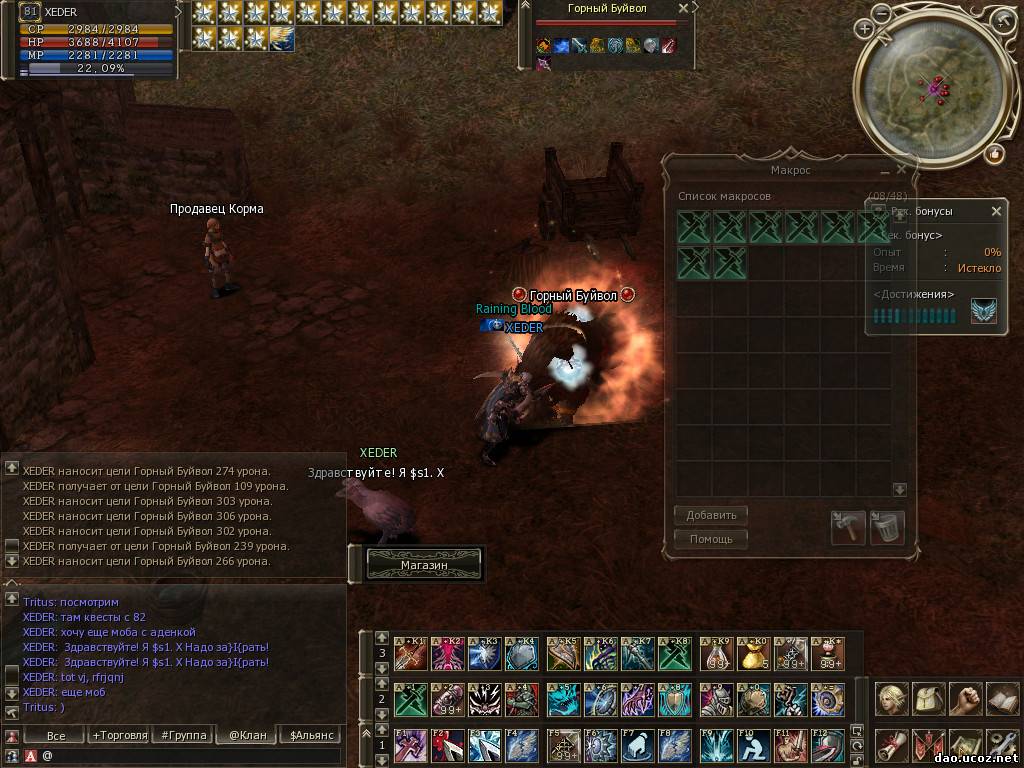Open the character face menu icon
Image resolution: width=1024 pixels, height=768 pixels.
click(x=891, y=698)
